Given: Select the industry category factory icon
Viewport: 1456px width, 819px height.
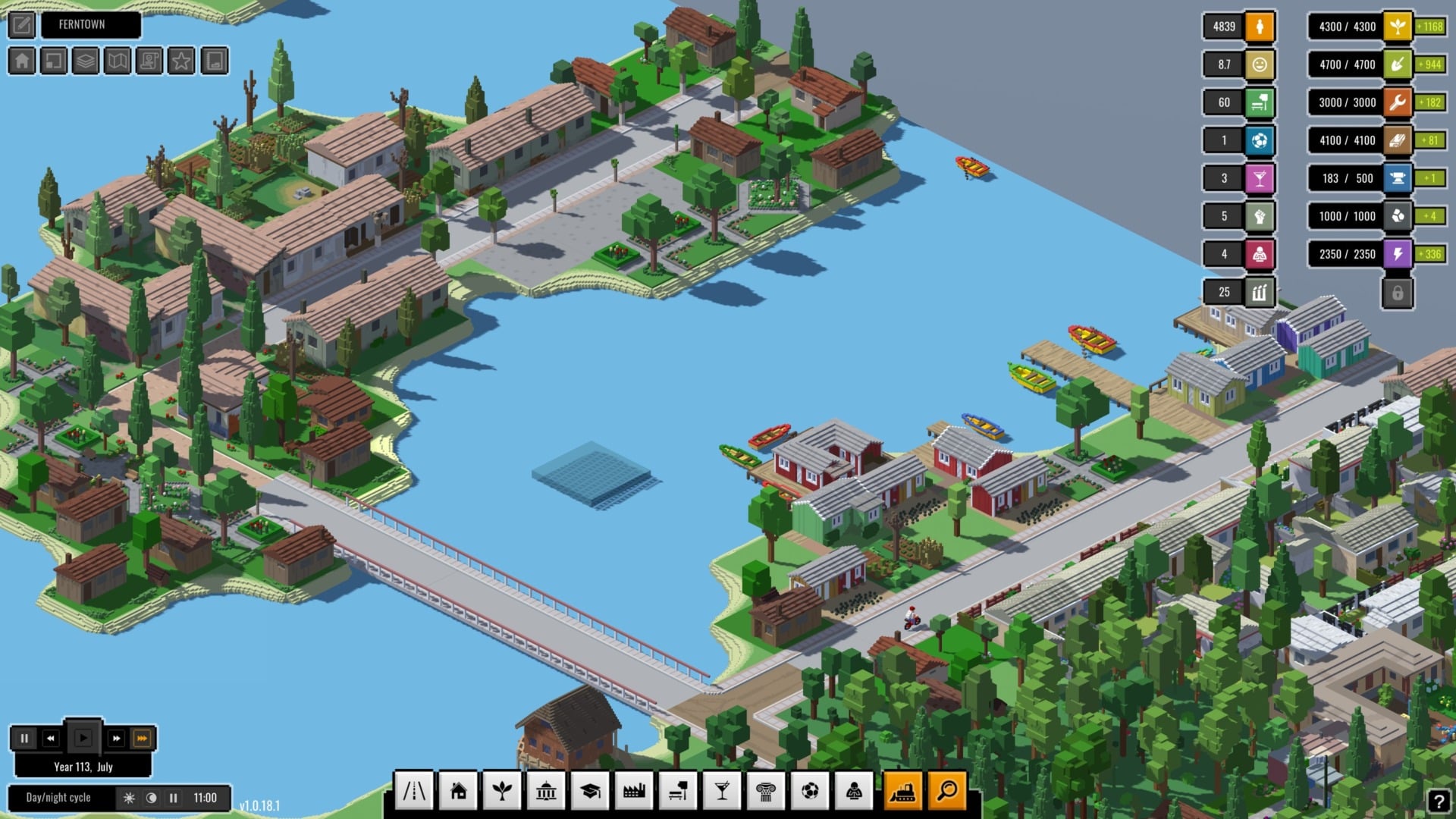Looking at the screenshot, I should coord(634,791).
